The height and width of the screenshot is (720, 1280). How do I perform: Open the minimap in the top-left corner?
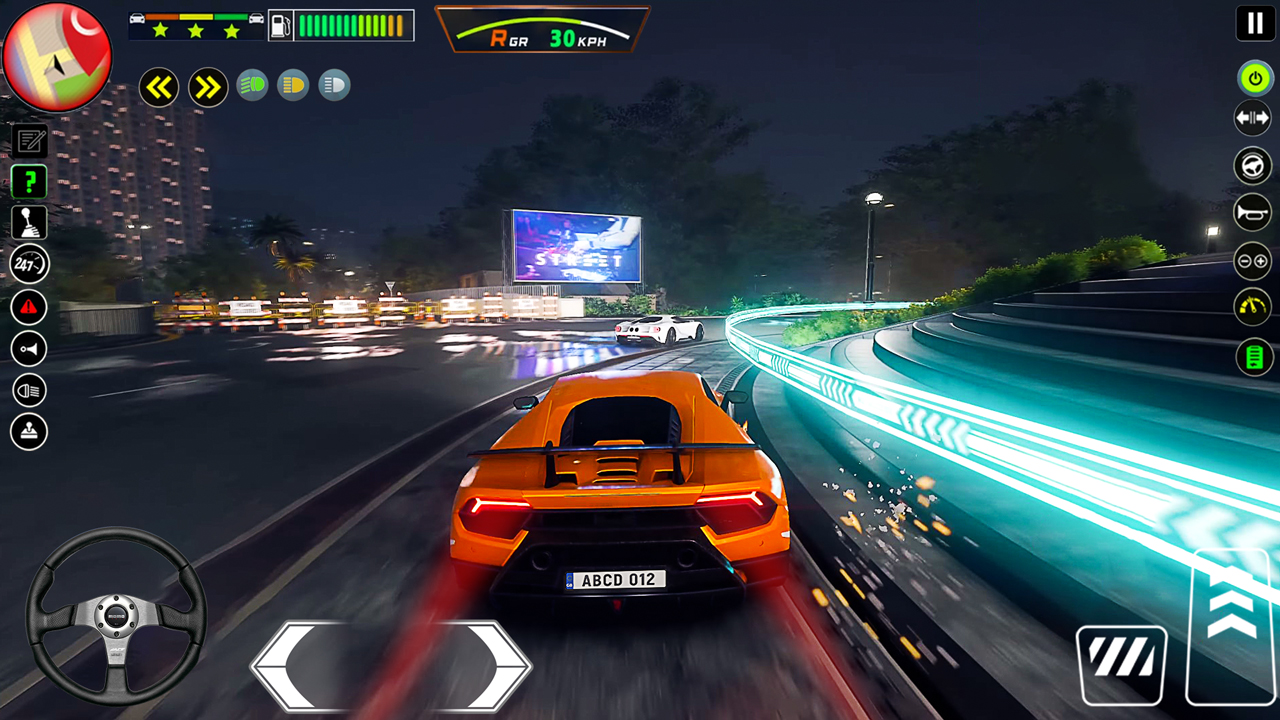coord(57,57)
